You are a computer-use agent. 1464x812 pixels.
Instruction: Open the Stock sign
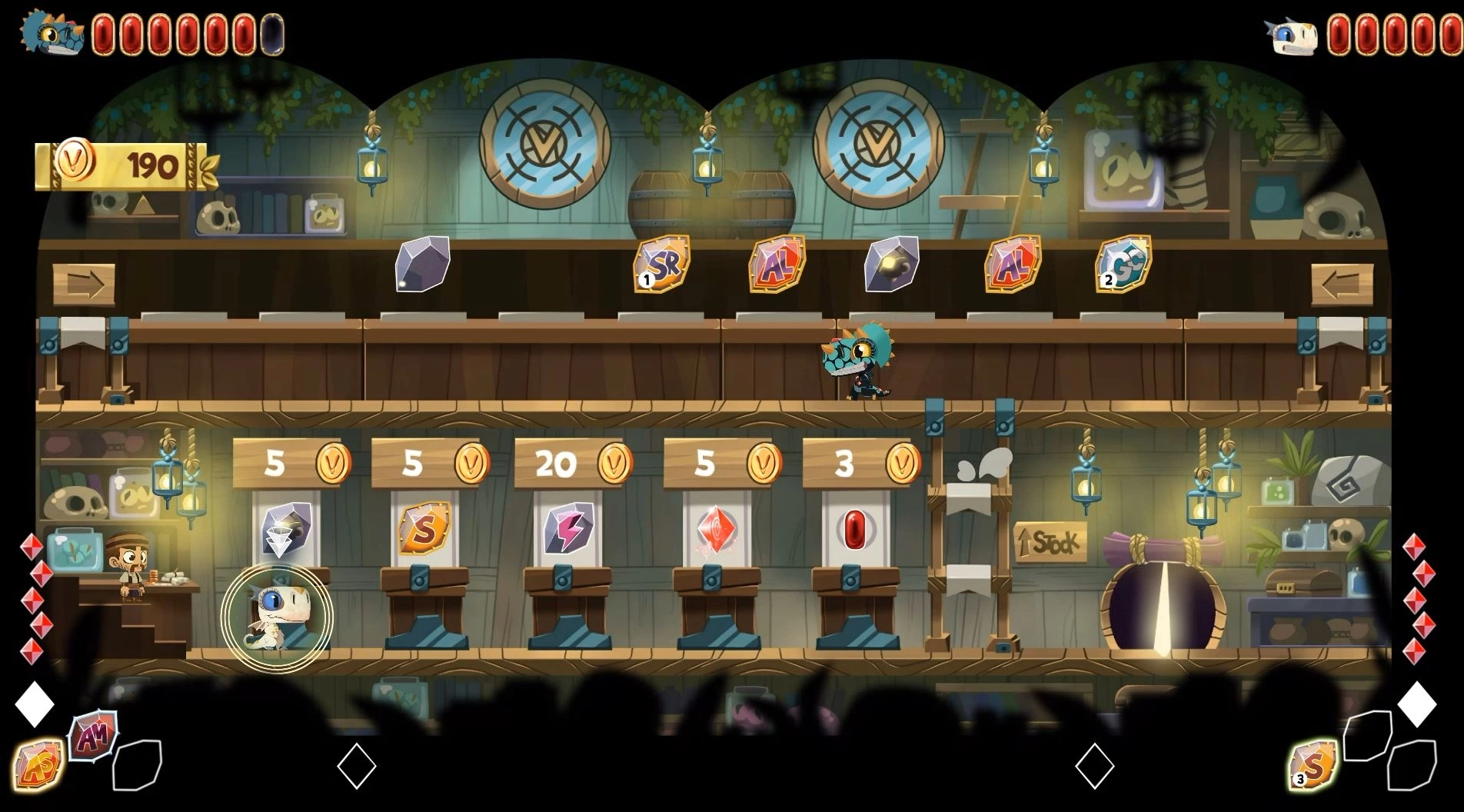click(x=1050, y=543)
